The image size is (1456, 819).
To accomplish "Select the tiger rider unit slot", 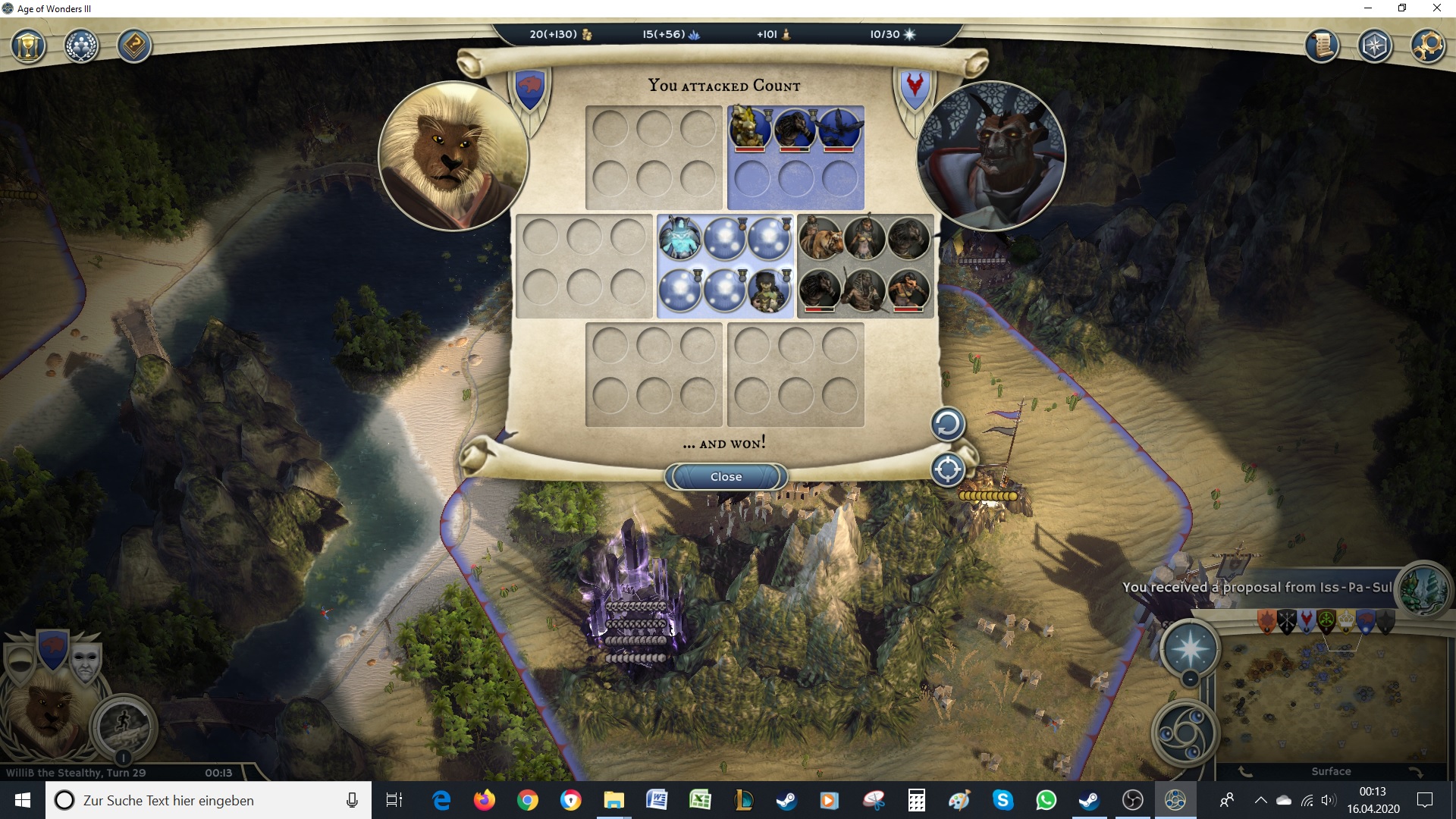I will (821, 238).
